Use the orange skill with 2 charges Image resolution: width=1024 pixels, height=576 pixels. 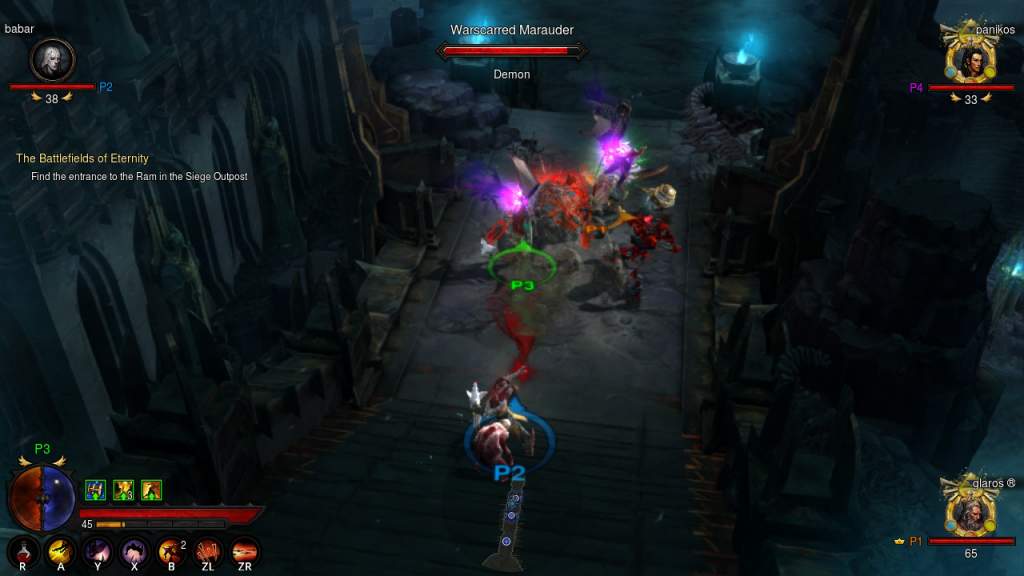pyautogui.click(x=171, y=549)
